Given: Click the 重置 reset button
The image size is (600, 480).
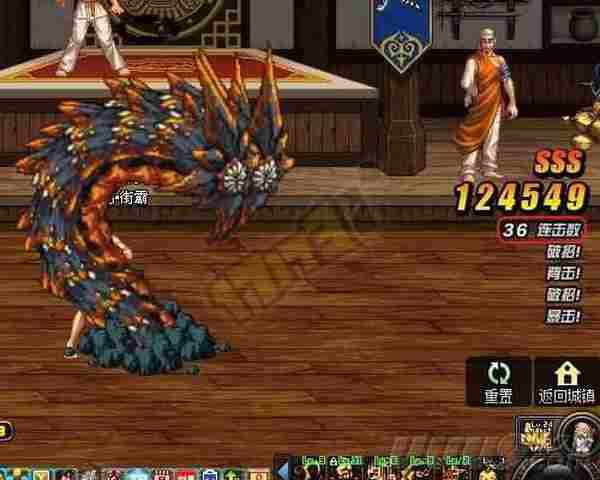Looking at the screenshot, I should tap(499, 381).
